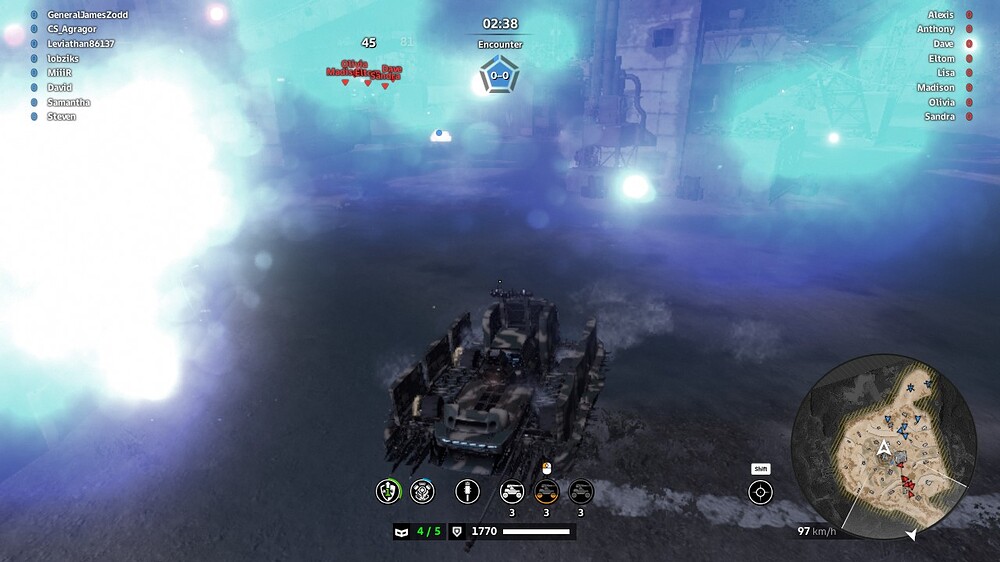Toggle the crosshair aim mode icon

761,492
